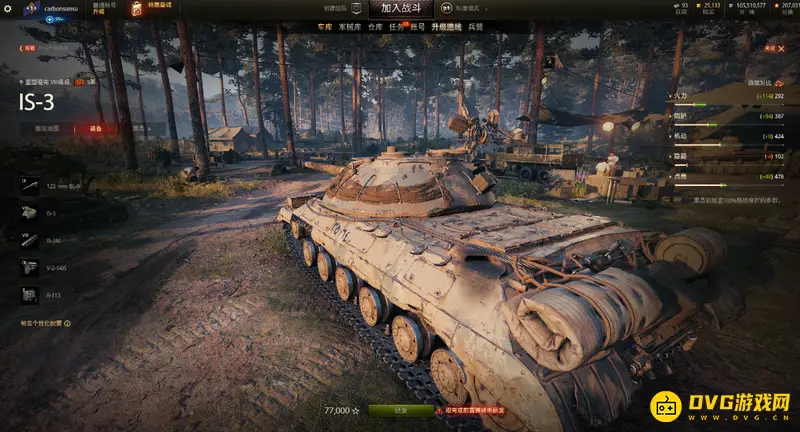The height and width of the screenshot is (432, 800).
Task: Switch to the 军械库 armory tab
Action: point(349,27)
